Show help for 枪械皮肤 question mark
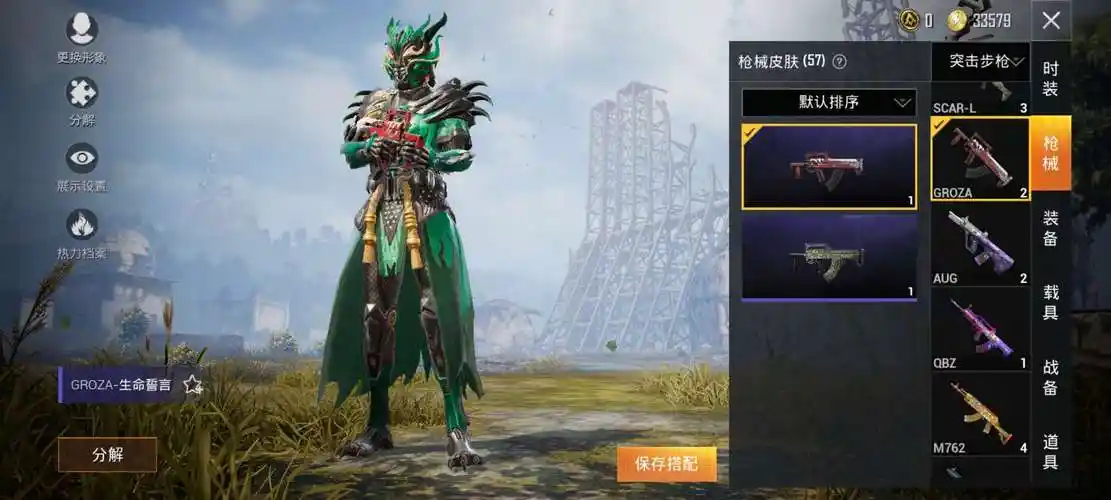 (839, 62)
